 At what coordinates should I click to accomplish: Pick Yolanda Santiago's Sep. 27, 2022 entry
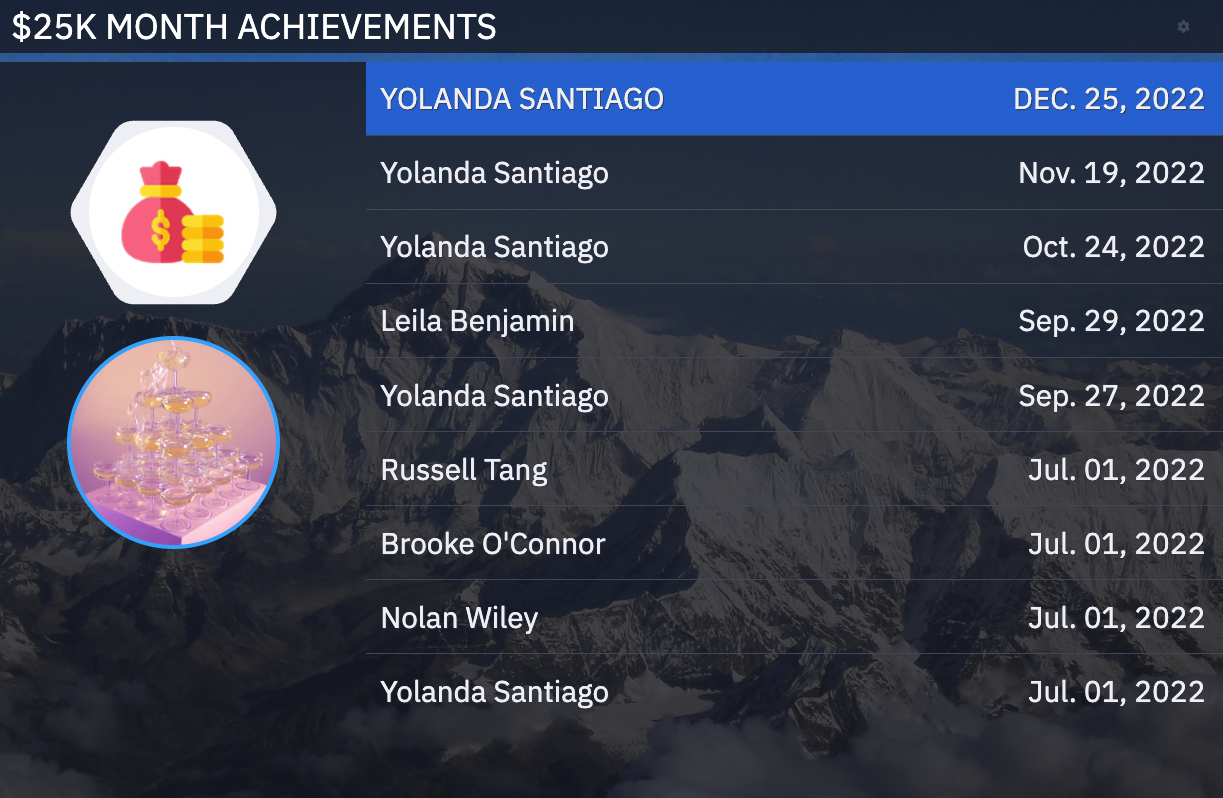(793, 396)
